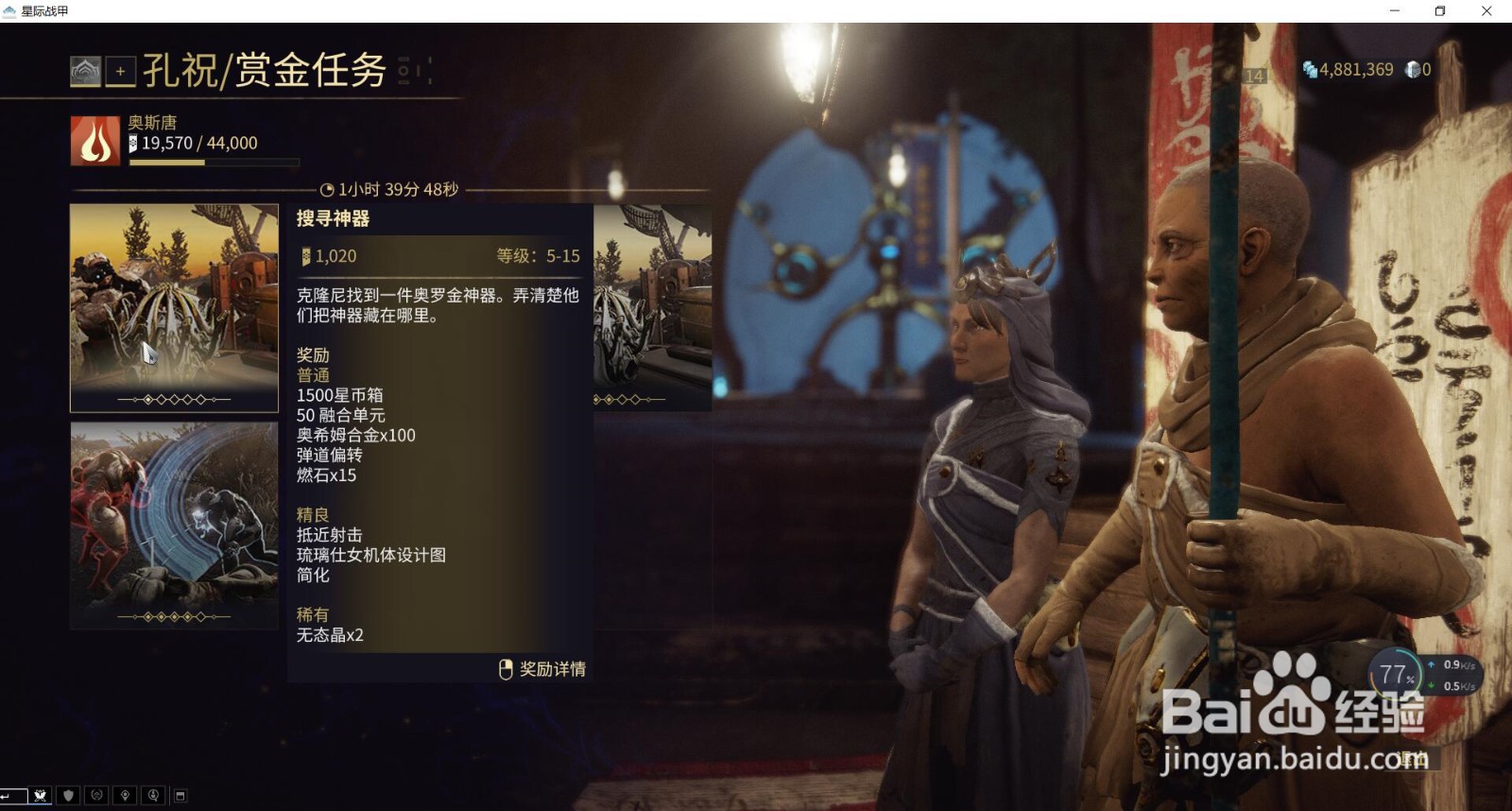Click the plus icon next to the emblem
Screen dimensions: 1512x811
coord(119,69)
